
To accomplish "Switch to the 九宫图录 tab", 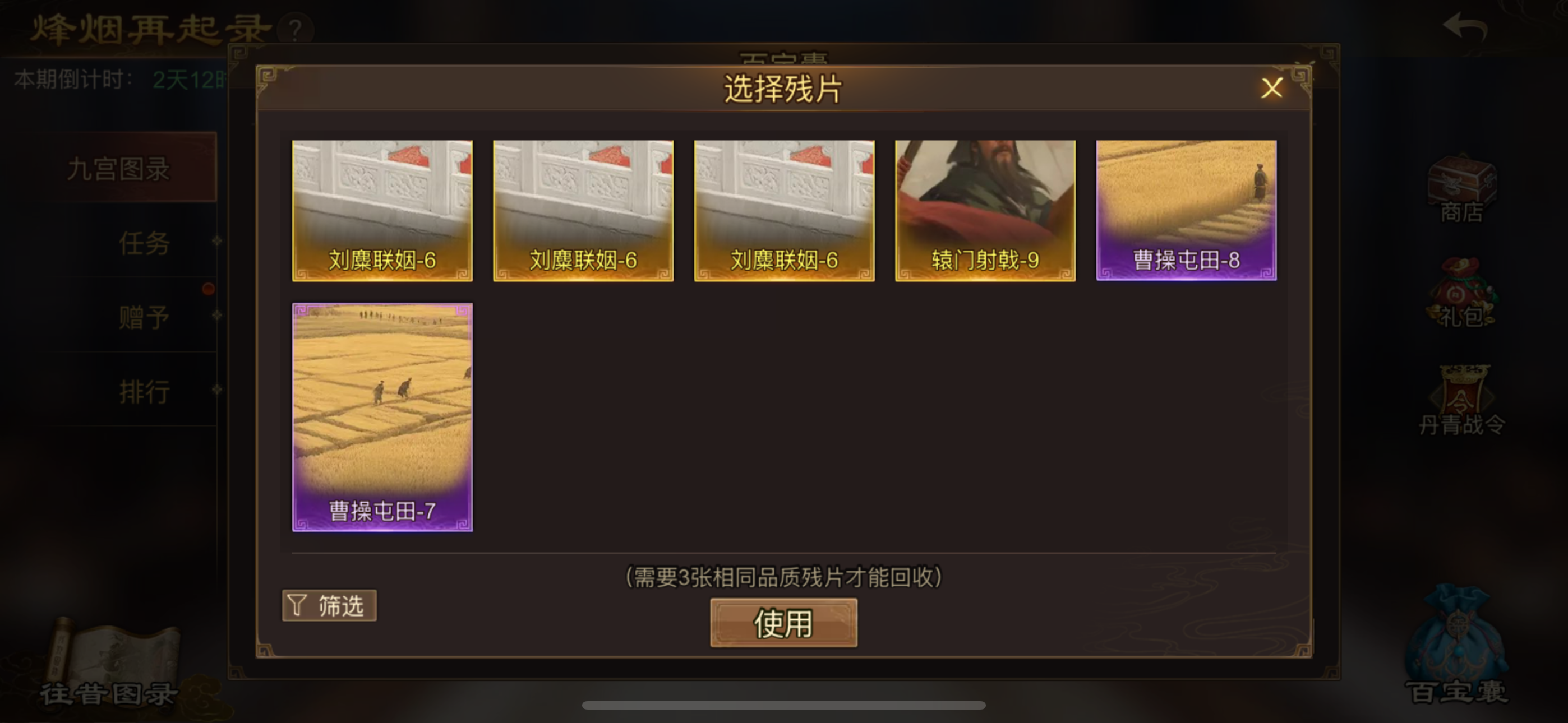I will (119, 169).
